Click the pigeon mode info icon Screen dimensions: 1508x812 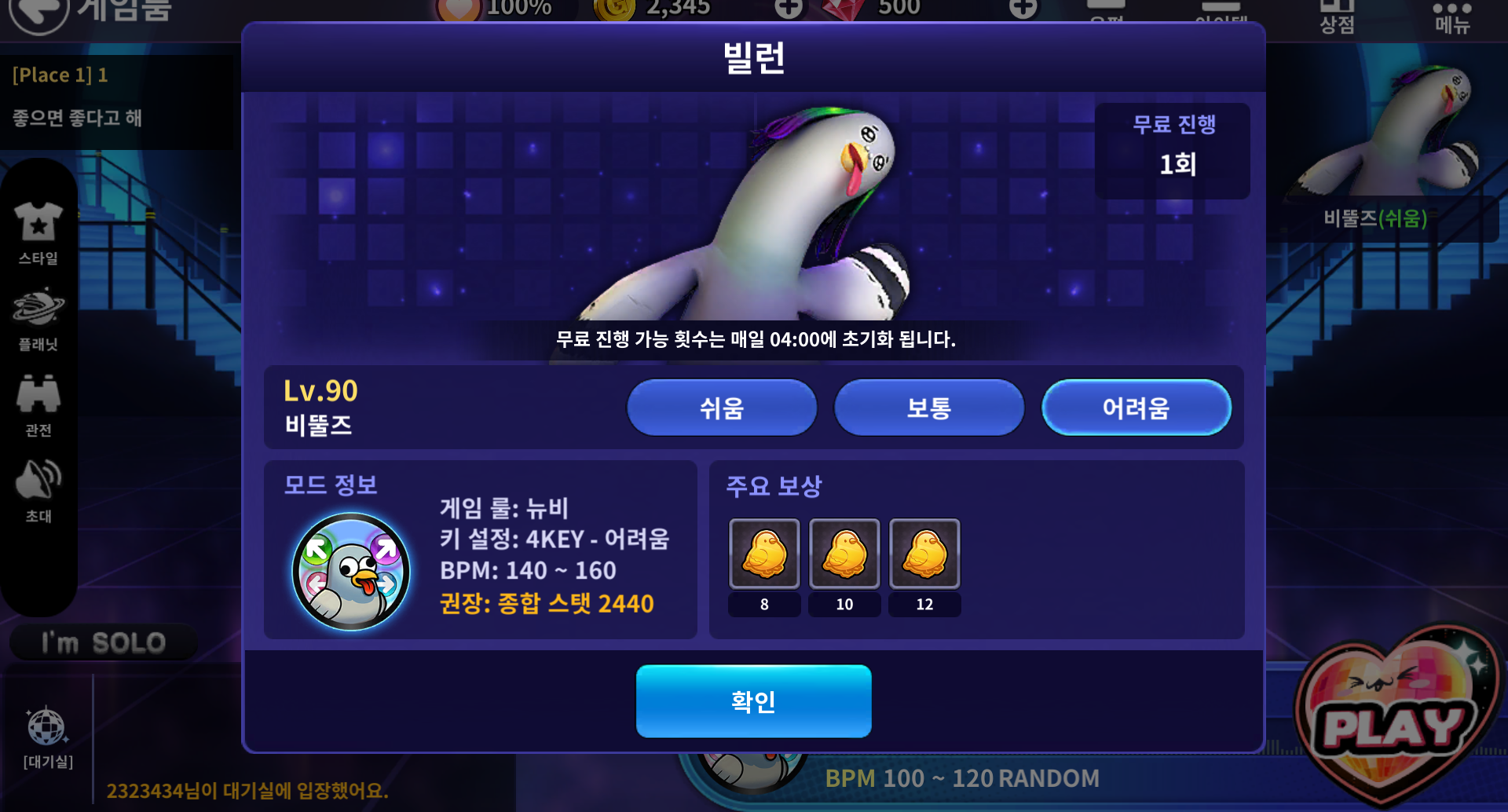click(350, 571)
